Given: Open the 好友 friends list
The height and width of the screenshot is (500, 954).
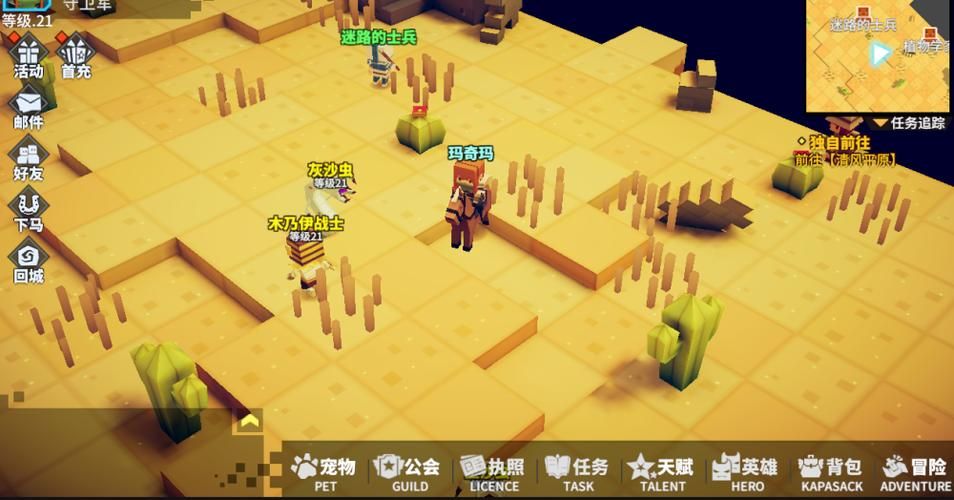Looking at the screenshot, I should coord(28,159).
